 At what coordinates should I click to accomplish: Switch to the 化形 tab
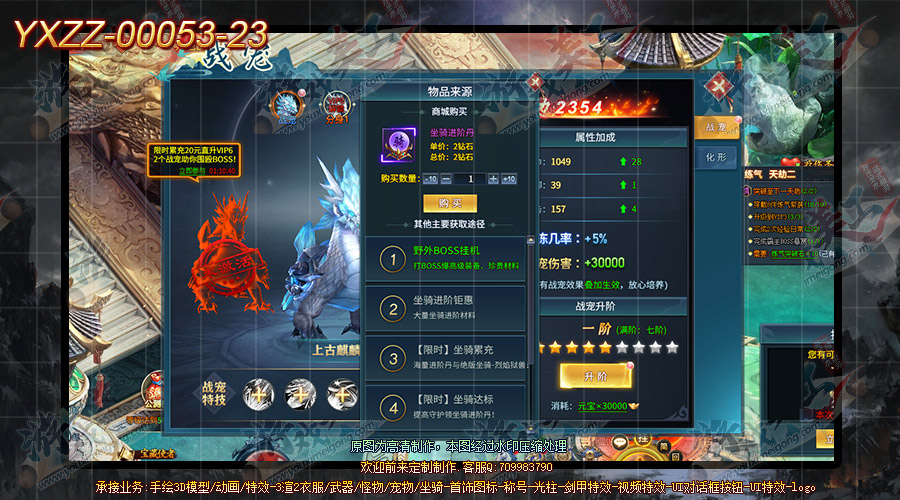(x=716, y=157)
